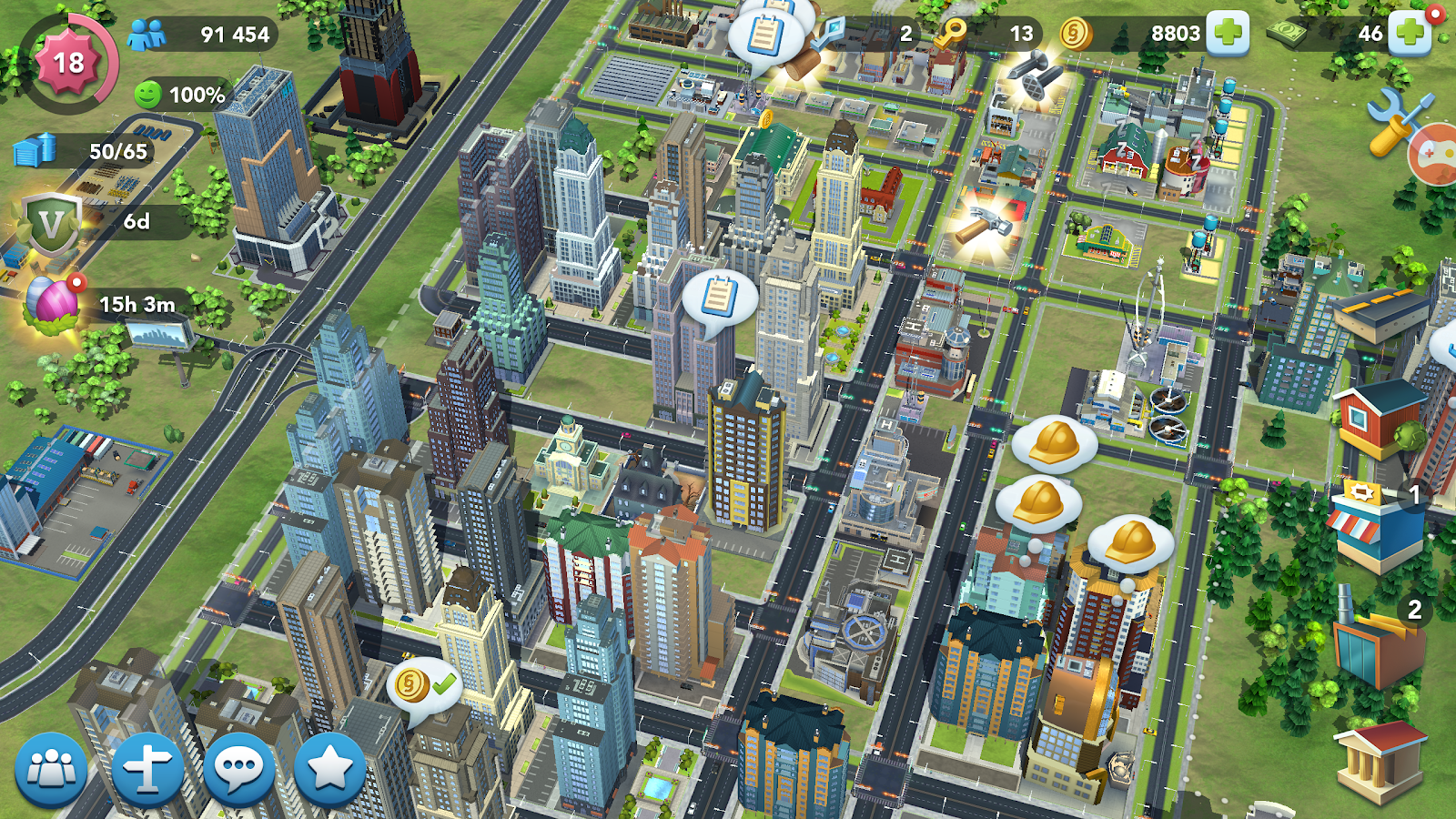
Task: Tap the population counter icon
Action: (147, 35)
